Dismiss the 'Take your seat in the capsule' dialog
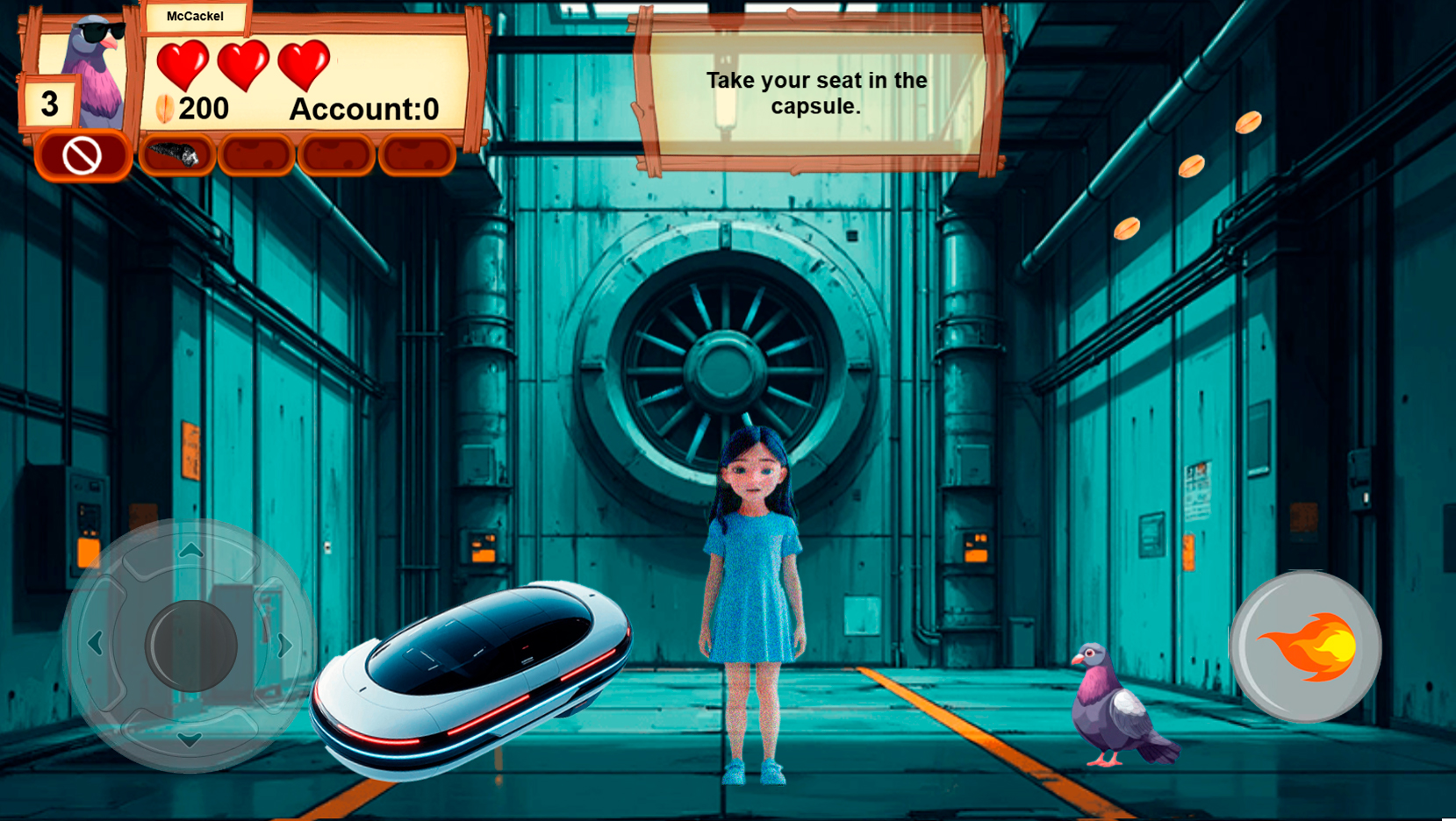The height and width of the screenshot is (821, 1456). click(x=814, y=95)
